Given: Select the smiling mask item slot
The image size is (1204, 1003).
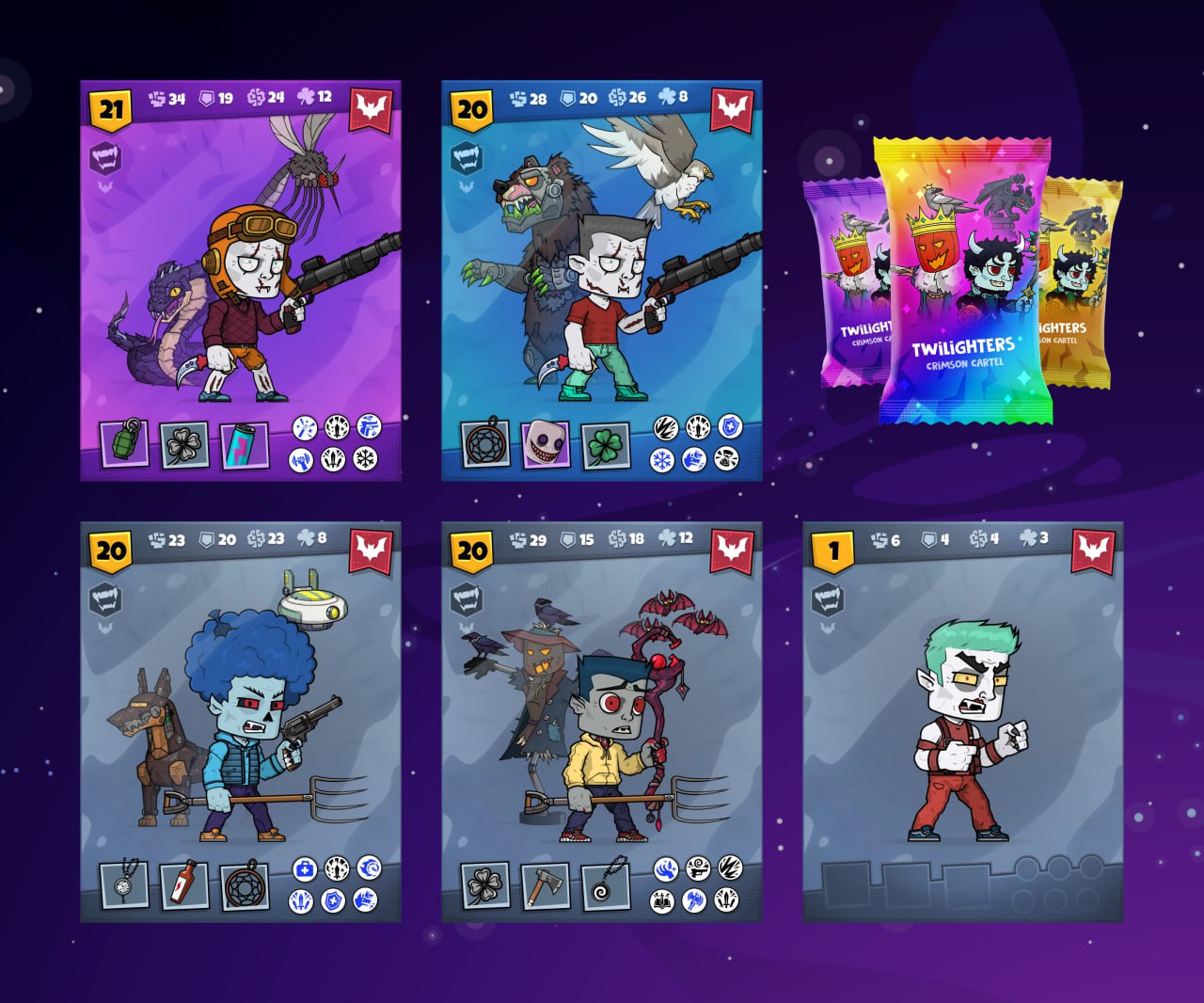Looking at the screenshot, I should [x=546, y=444].
